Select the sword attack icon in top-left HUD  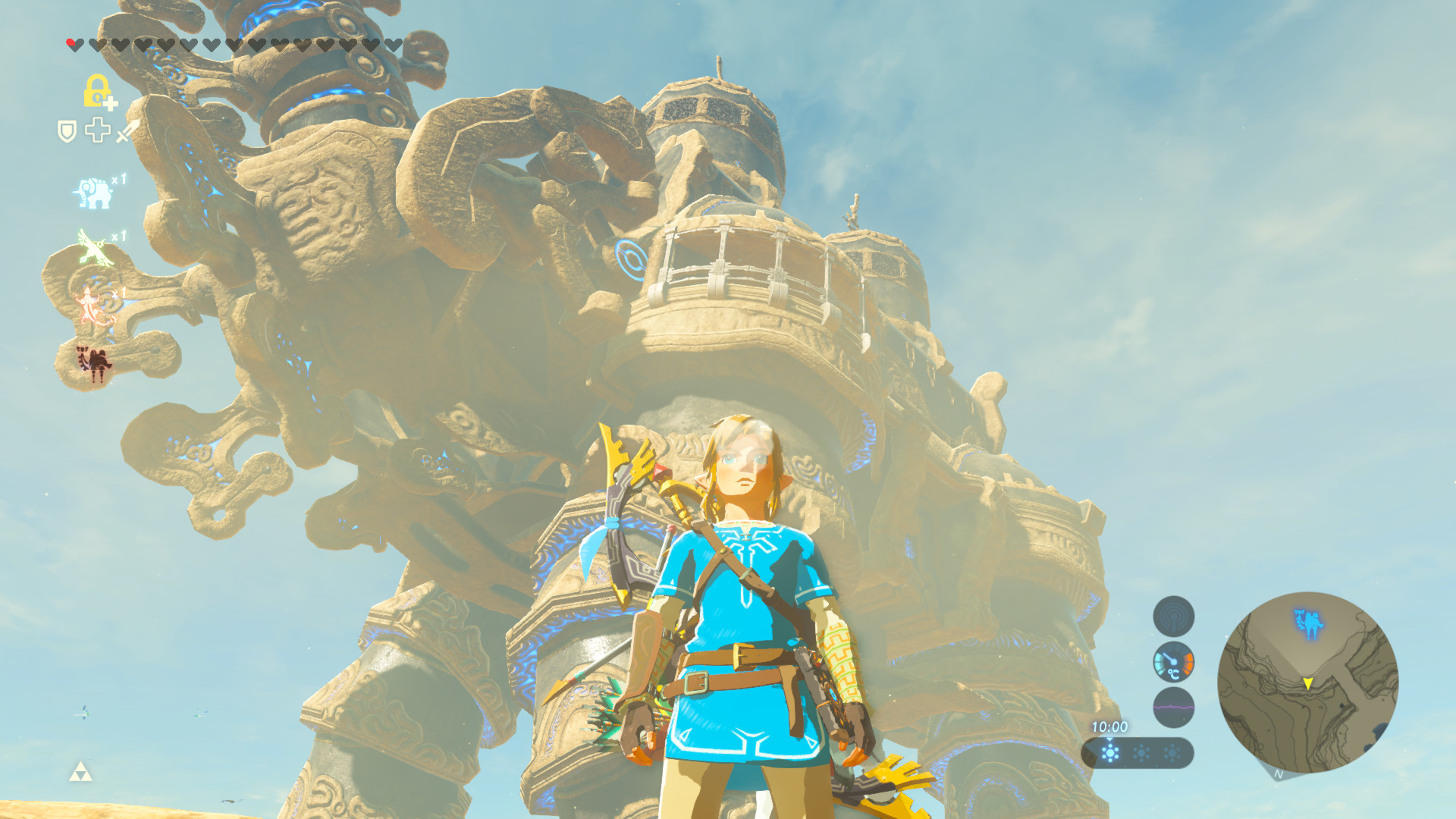click(126, 133)
